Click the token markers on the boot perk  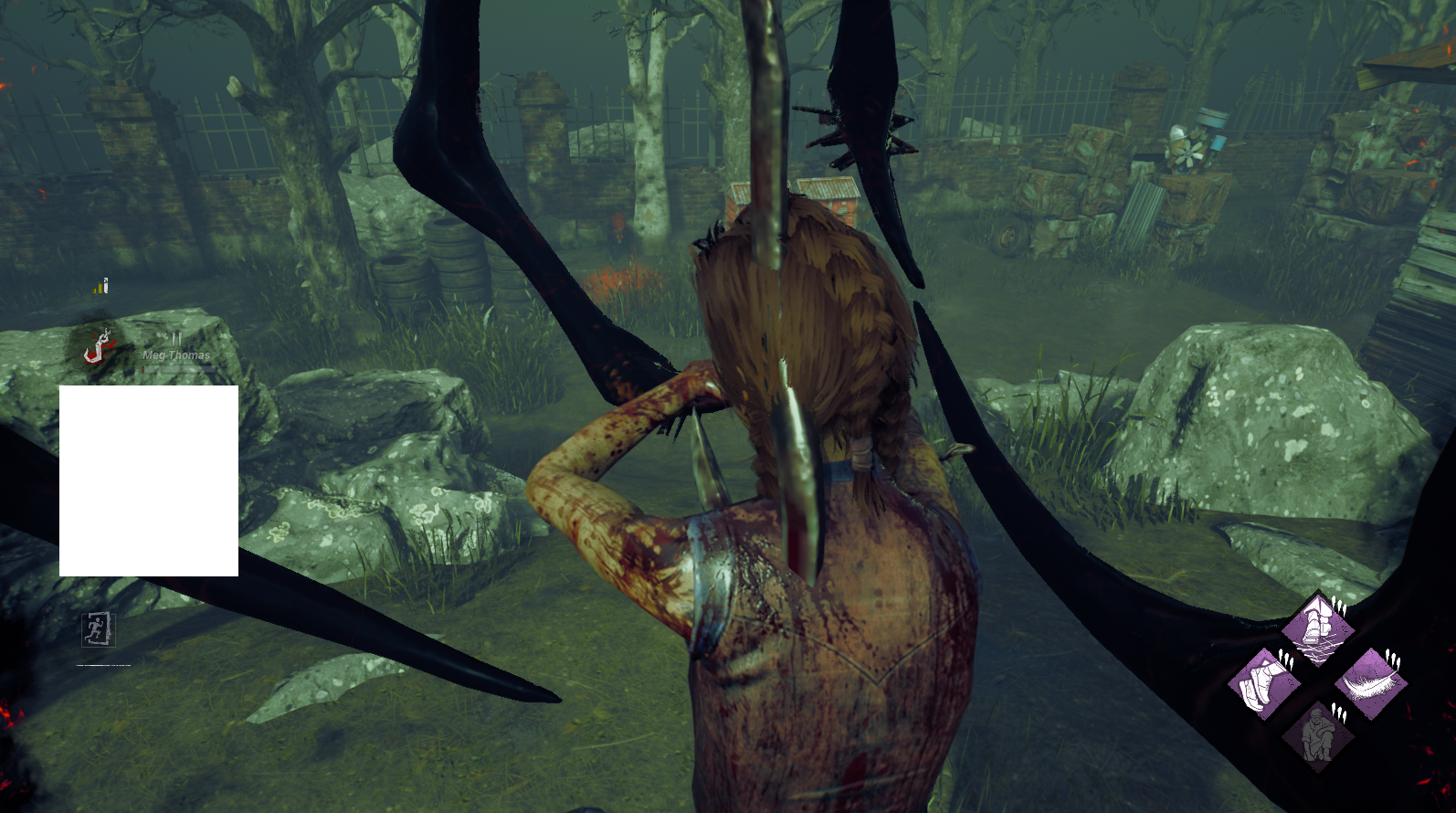(1286, 658)
